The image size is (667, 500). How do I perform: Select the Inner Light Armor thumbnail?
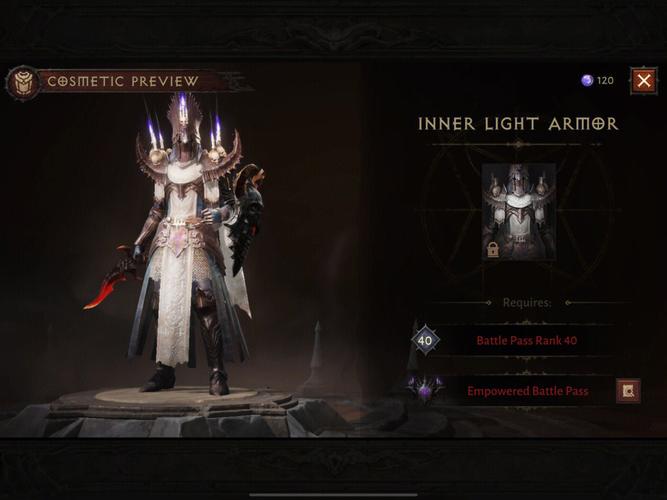tap(518, 212)
